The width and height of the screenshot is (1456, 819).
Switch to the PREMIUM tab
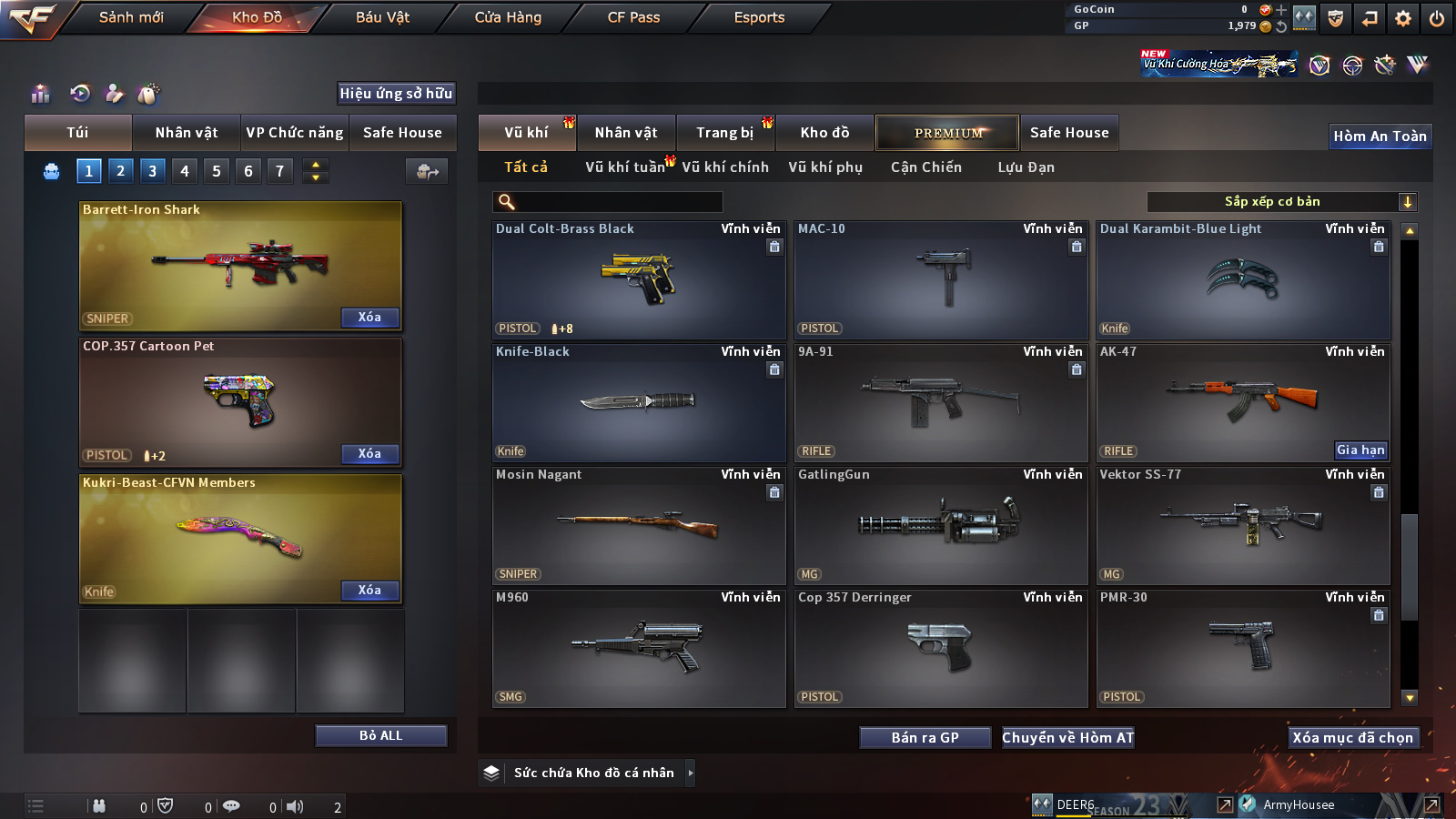[x=947, y=133]
